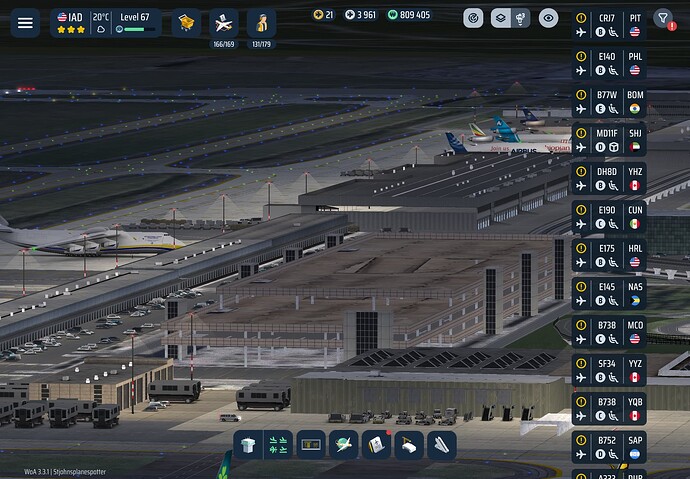Viewport: 690px width, 479px height.
Task: Choose the MD11F cargo flight to SHJ
Action: [x=609, y=140]
